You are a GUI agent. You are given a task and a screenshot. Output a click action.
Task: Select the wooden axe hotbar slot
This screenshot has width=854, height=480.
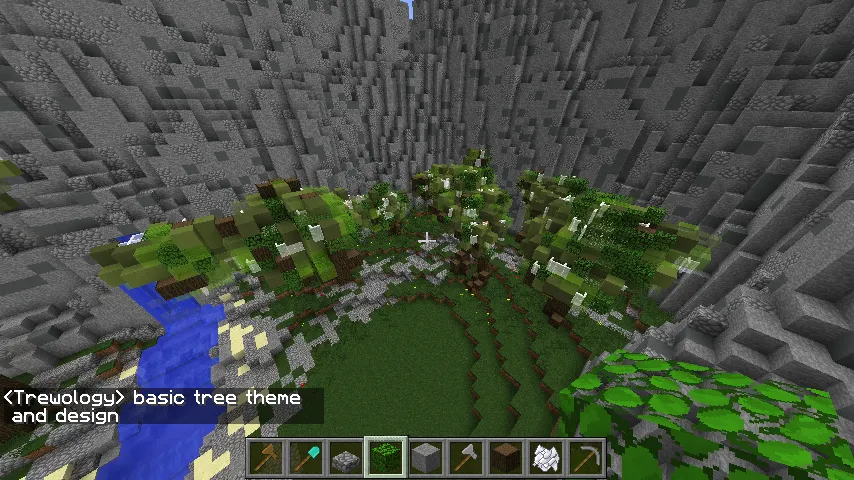(267, 458)
